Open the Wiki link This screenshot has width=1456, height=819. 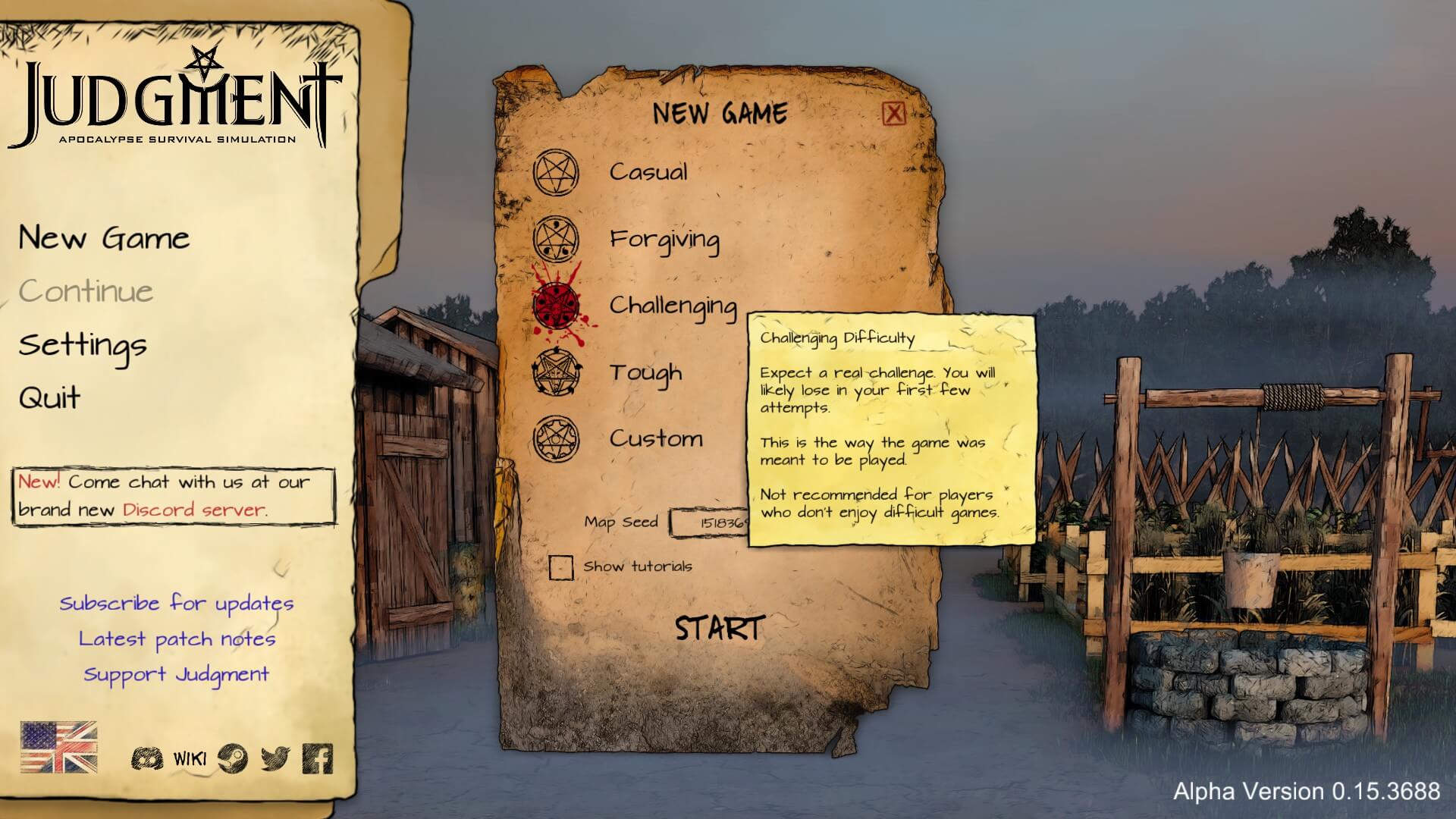[190, 758]
